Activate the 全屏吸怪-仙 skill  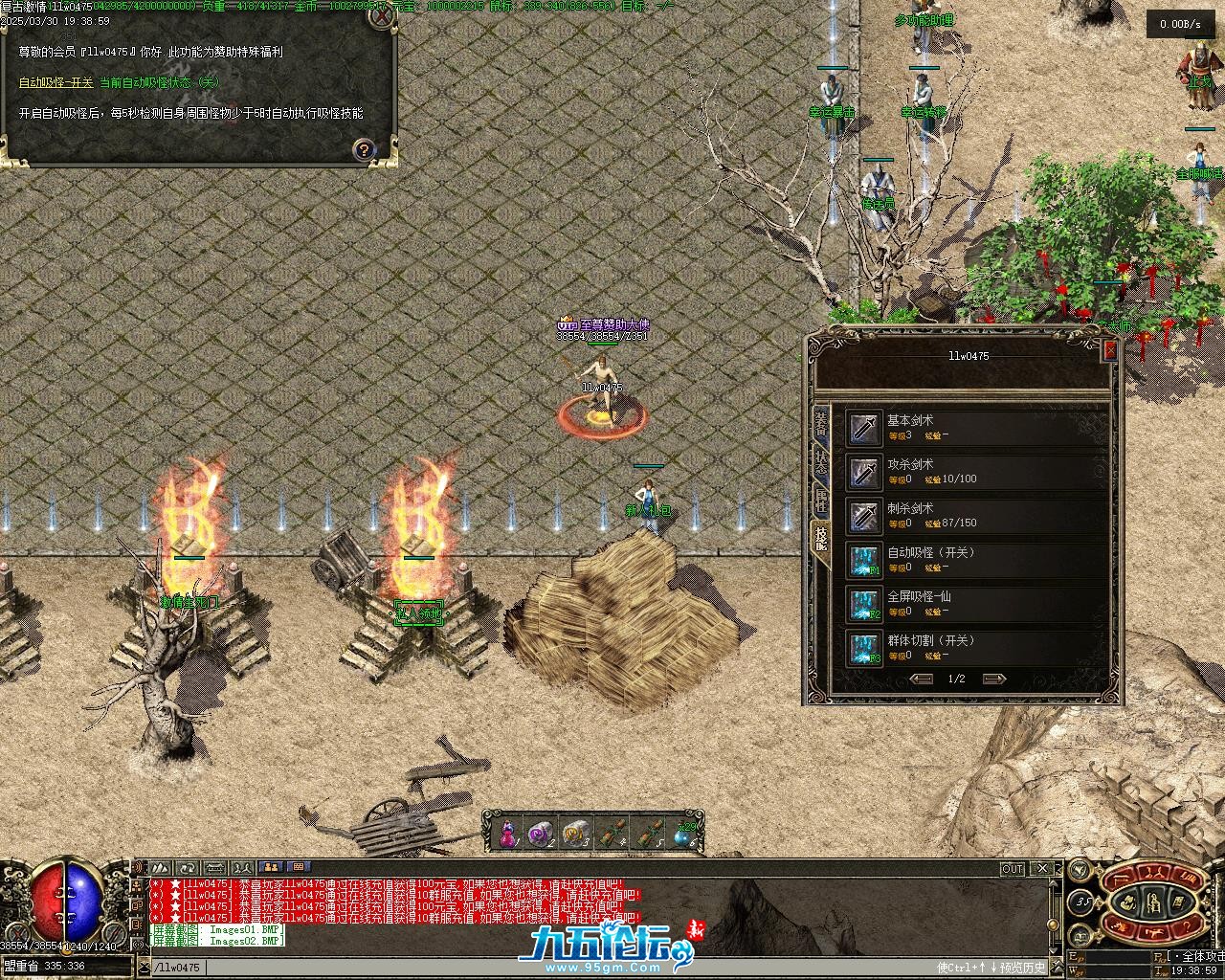[864, 604]
